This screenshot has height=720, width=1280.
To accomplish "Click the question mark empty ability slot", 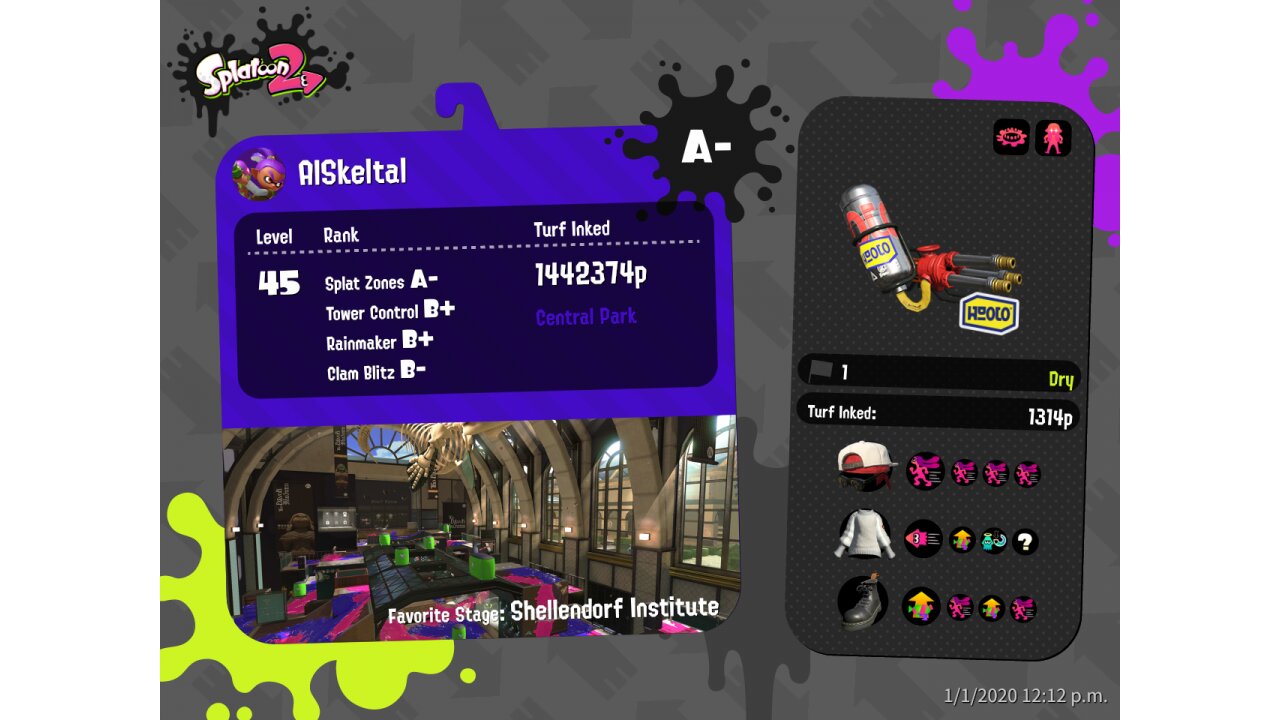I will (1024, 542).
